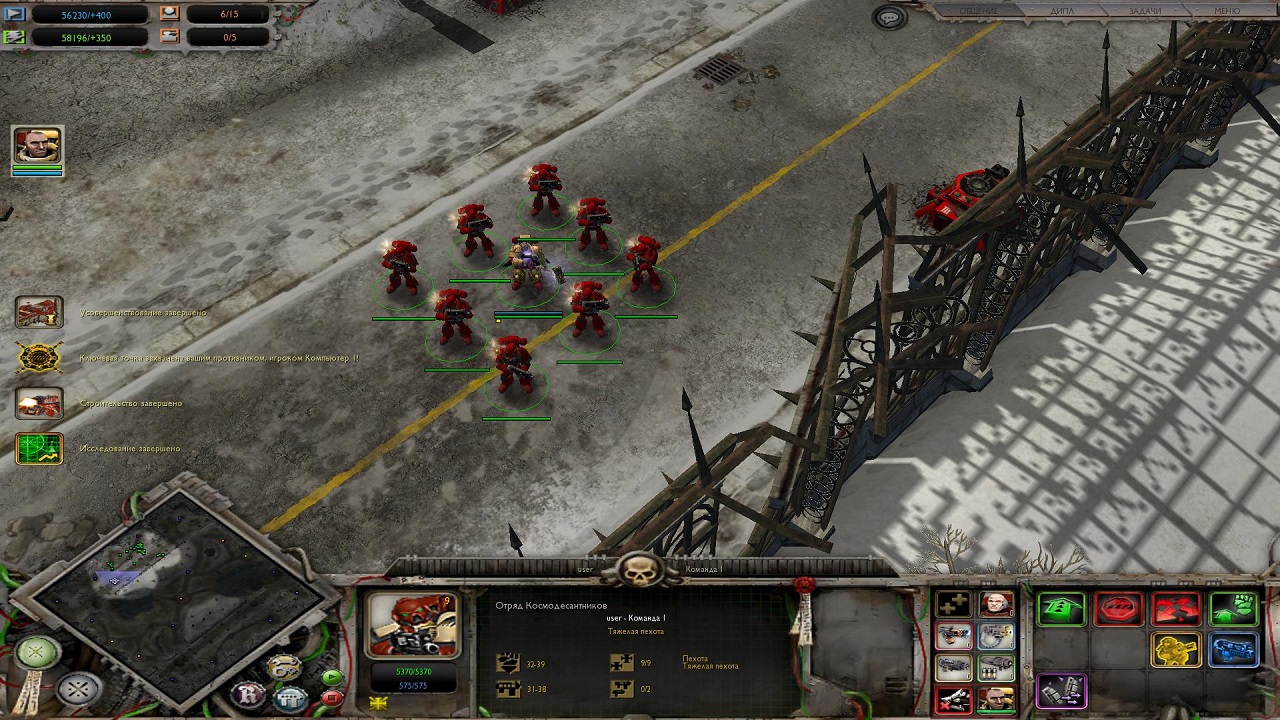This screenshot has width=1280, height=720.
Task: Open the Общение chat menu
Action: [979, 11]
